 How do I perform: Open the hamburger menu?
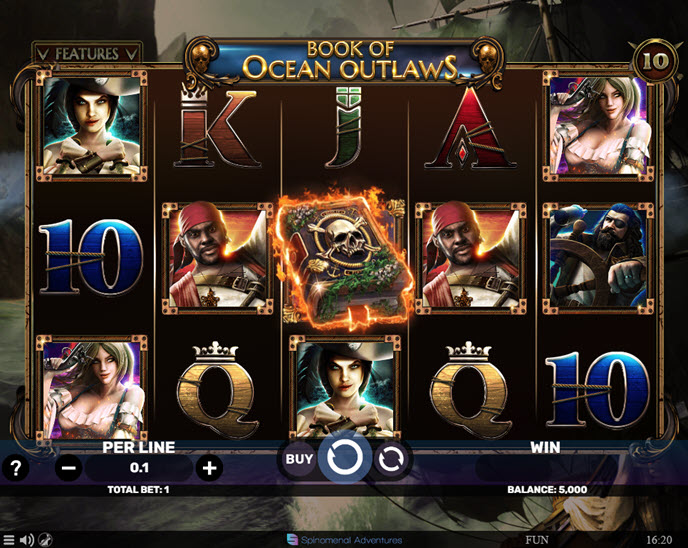pyautogui.click(x=9, y=540)
